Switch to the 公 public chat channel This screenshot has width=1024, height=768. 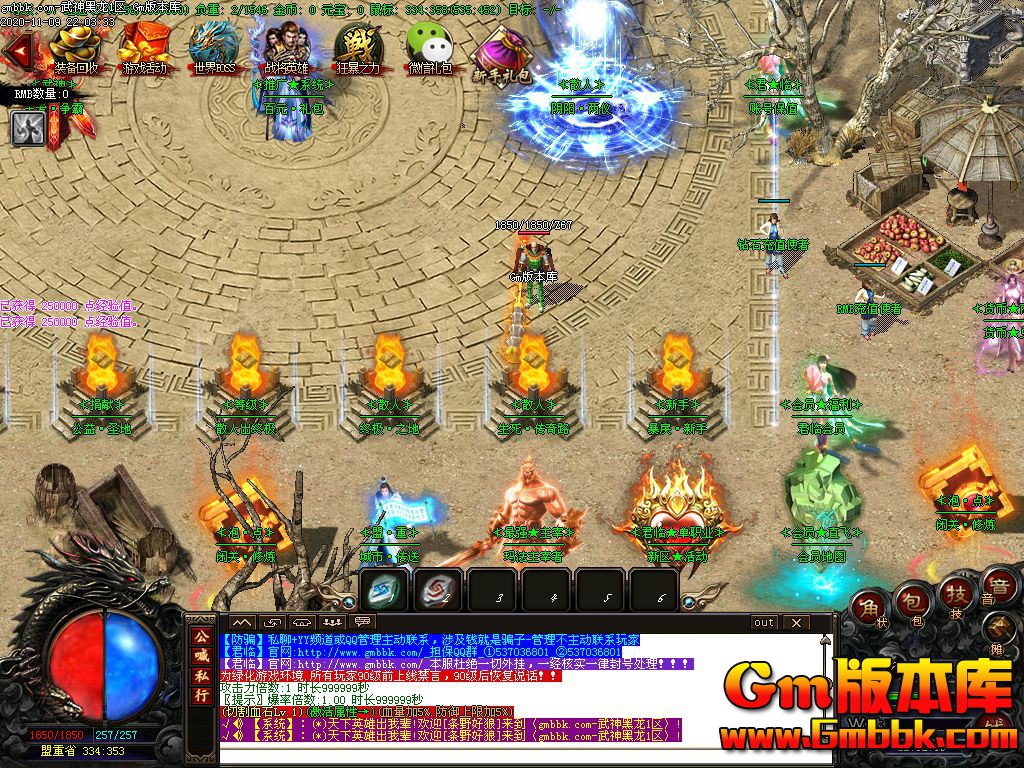(x=202, y=636)
